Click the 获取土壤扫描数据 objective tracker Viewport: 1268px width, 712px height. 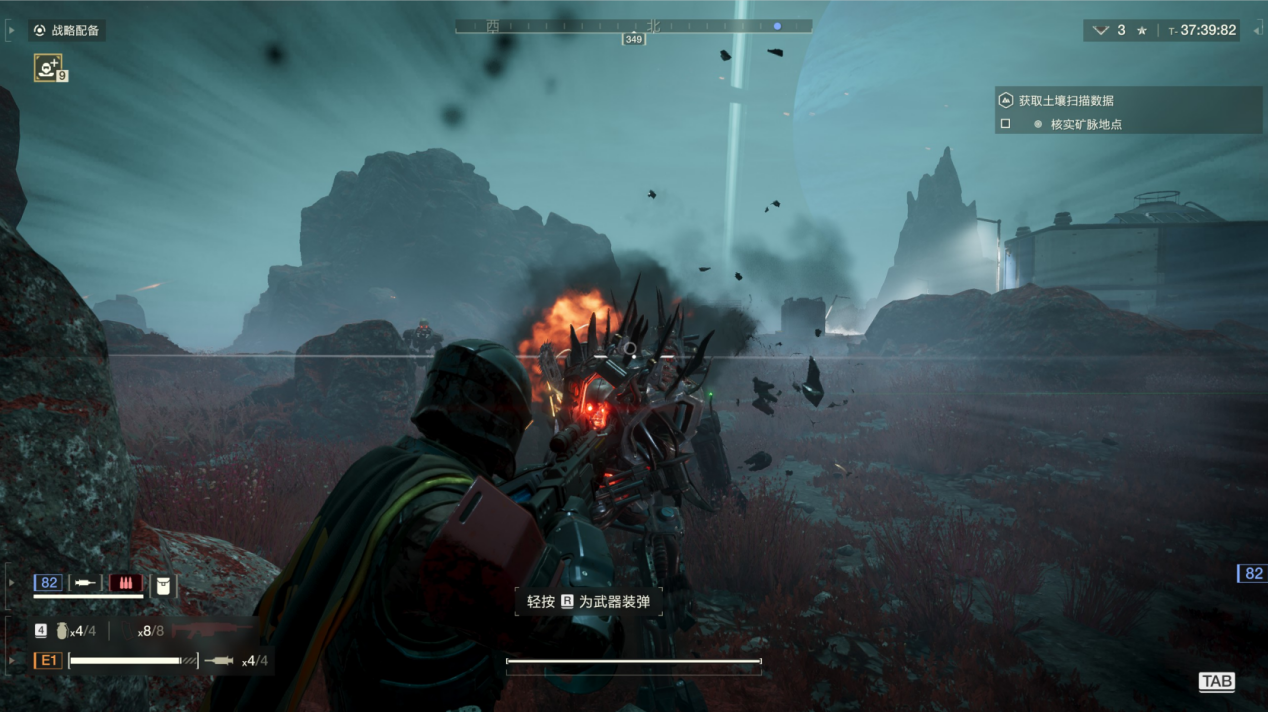click(x=1066, y=100)
